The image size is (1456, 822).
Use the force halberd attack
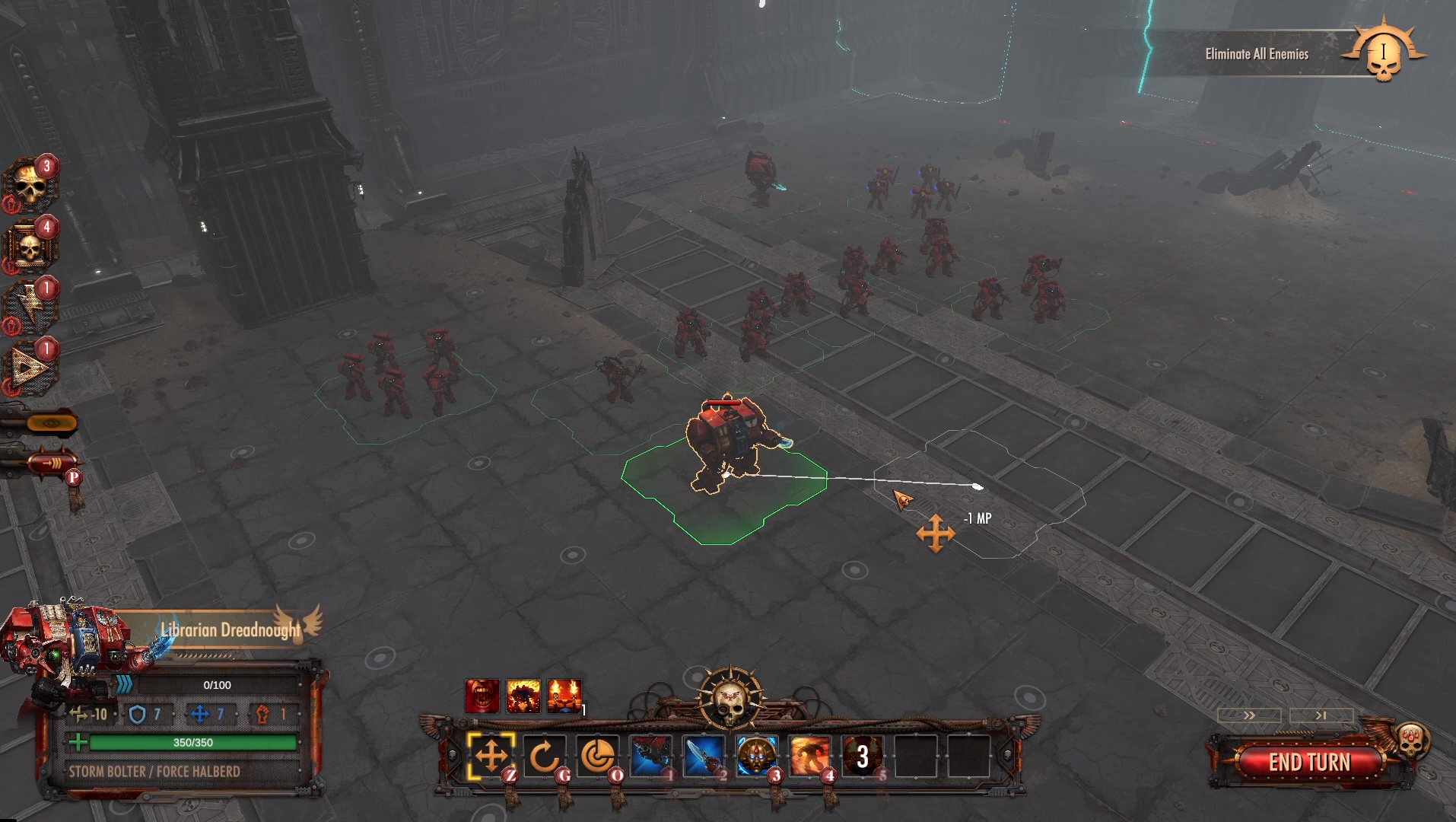[704, 757]
